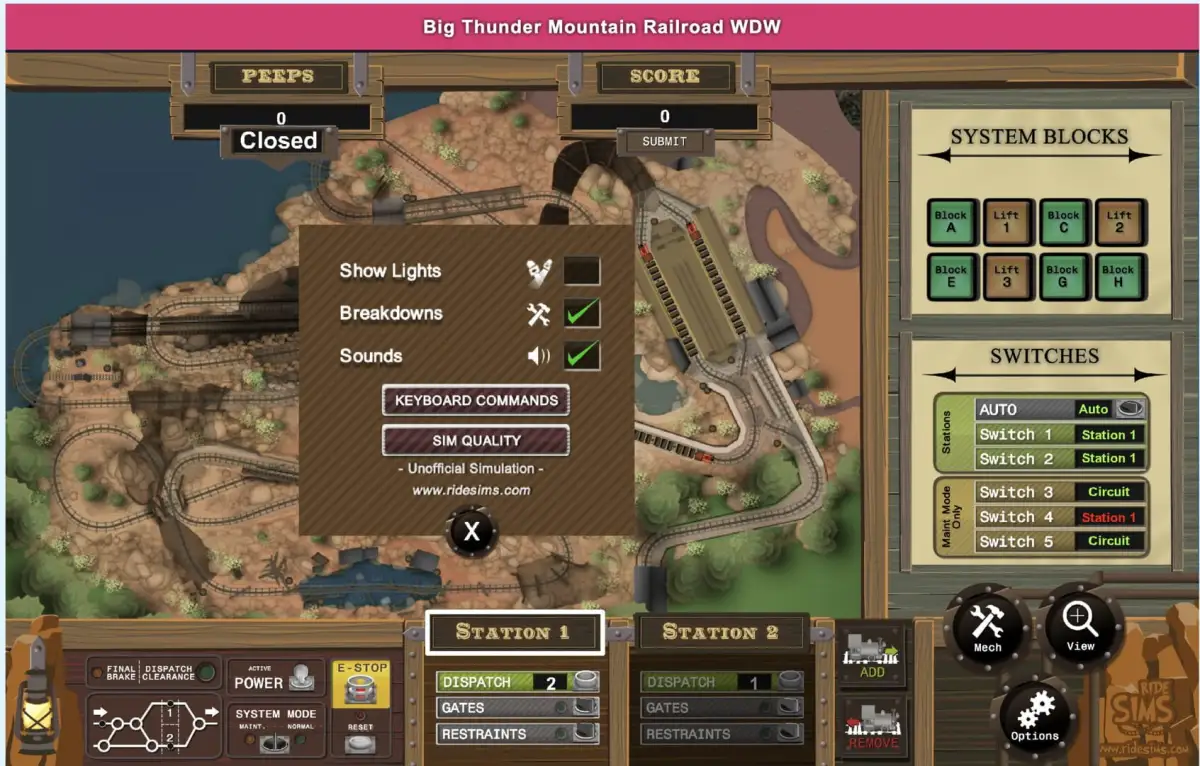This screenshot has height=766, width=1200.
Task: Flip Switch 4 in maintenance switches
Action: [x=1108, y=517]
